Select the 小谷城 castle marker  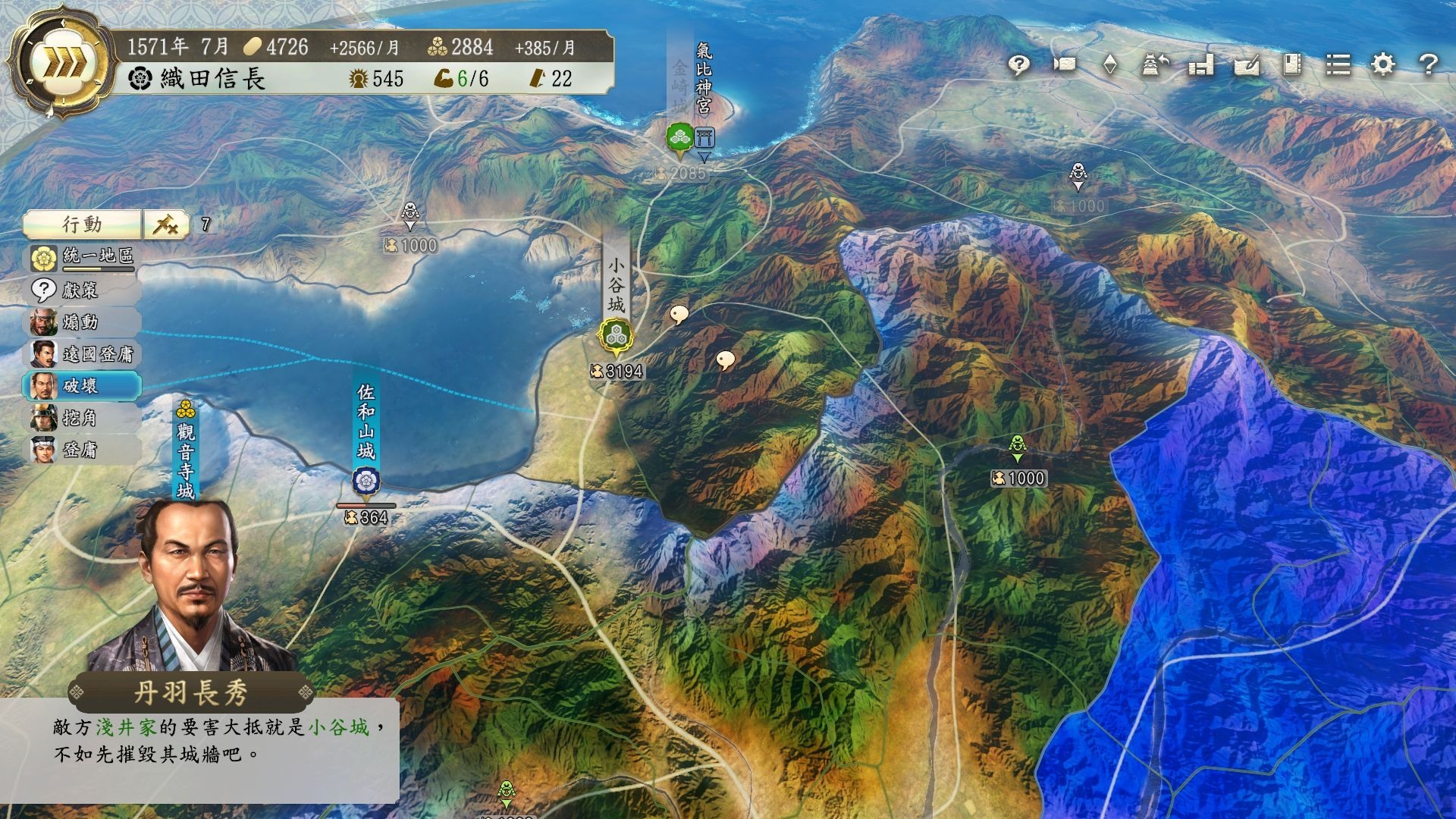616,337
